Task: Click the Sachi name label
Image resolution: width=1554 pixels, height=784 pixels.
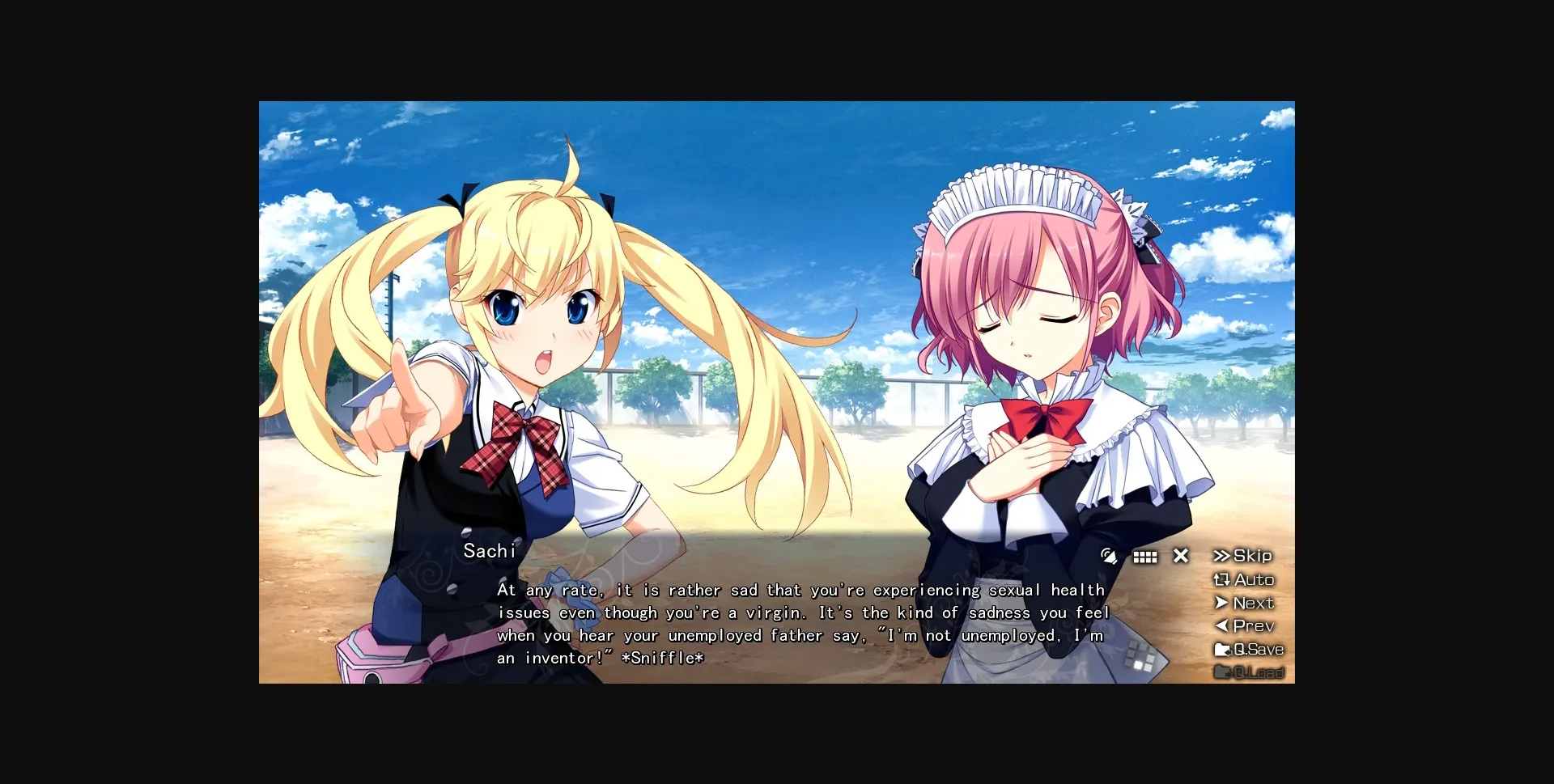Action: (489, 551)
